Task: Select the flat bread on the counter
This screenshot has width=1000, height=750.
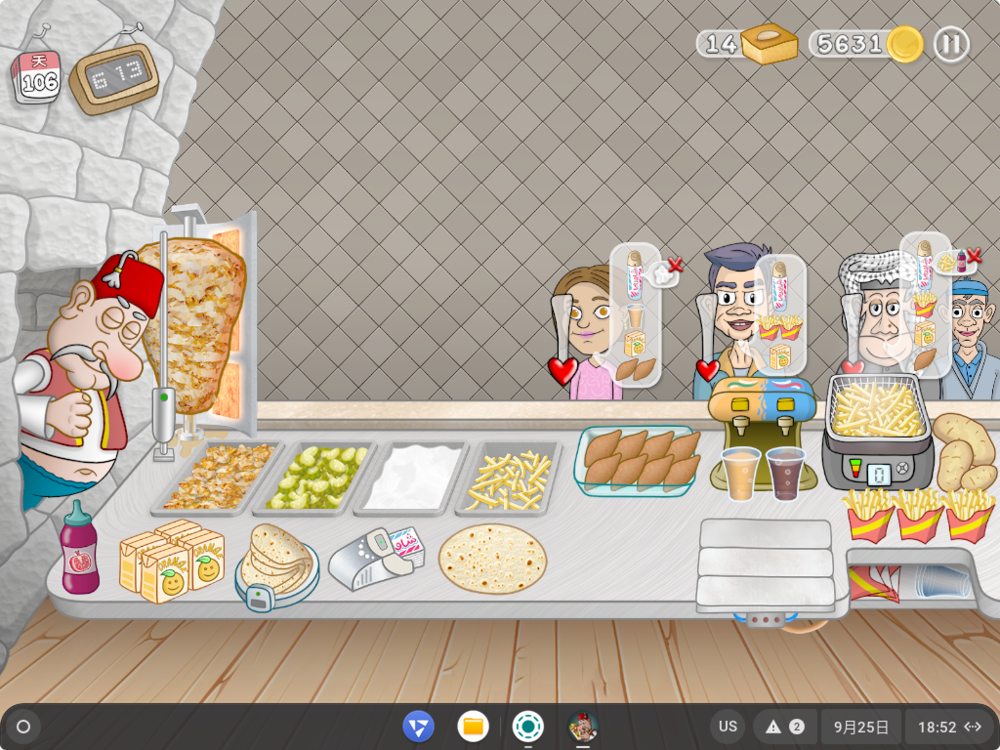Action: tap(492, 557)
